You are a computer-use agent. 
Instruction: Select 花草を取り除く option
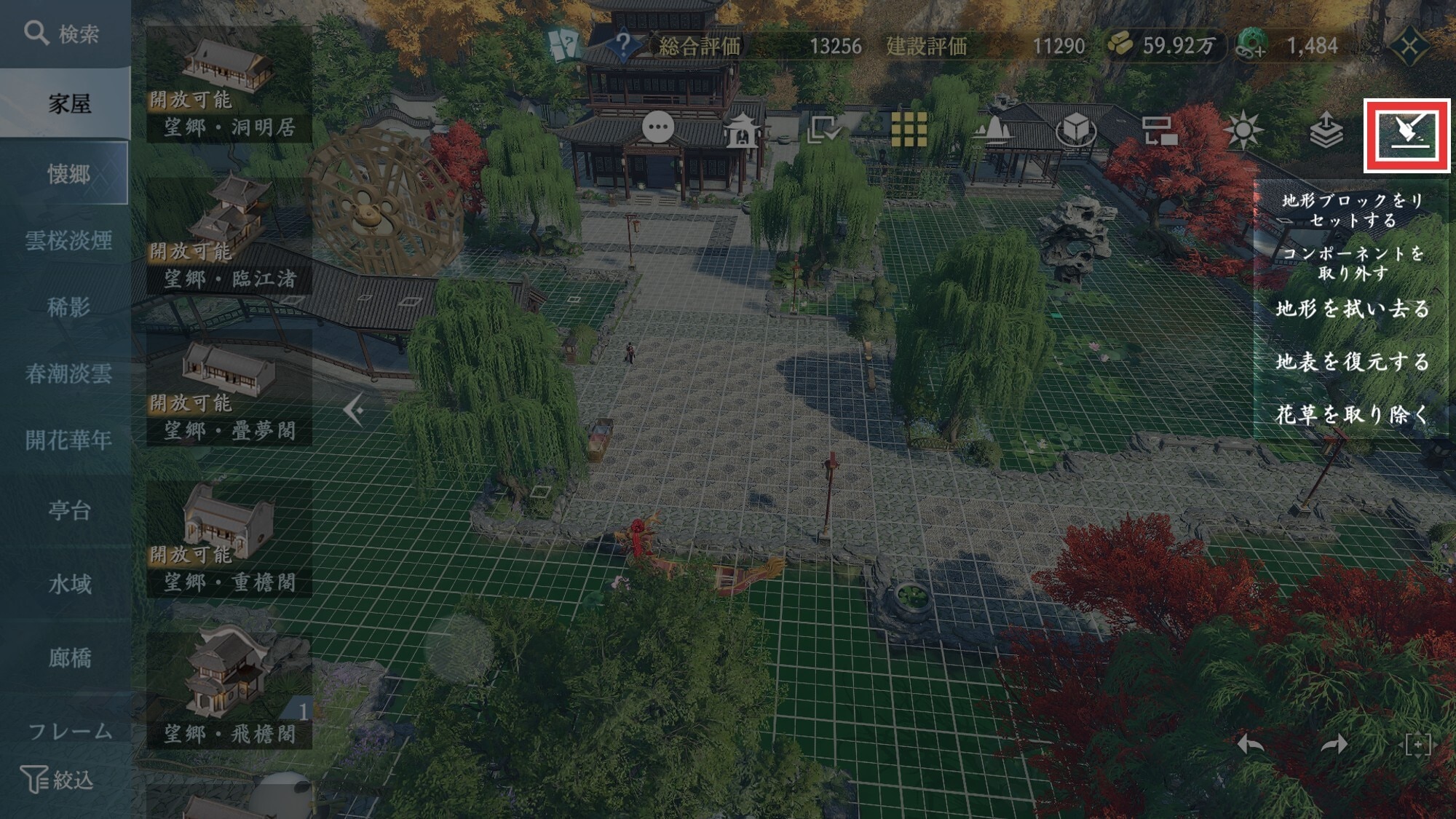coord(1352,415)
